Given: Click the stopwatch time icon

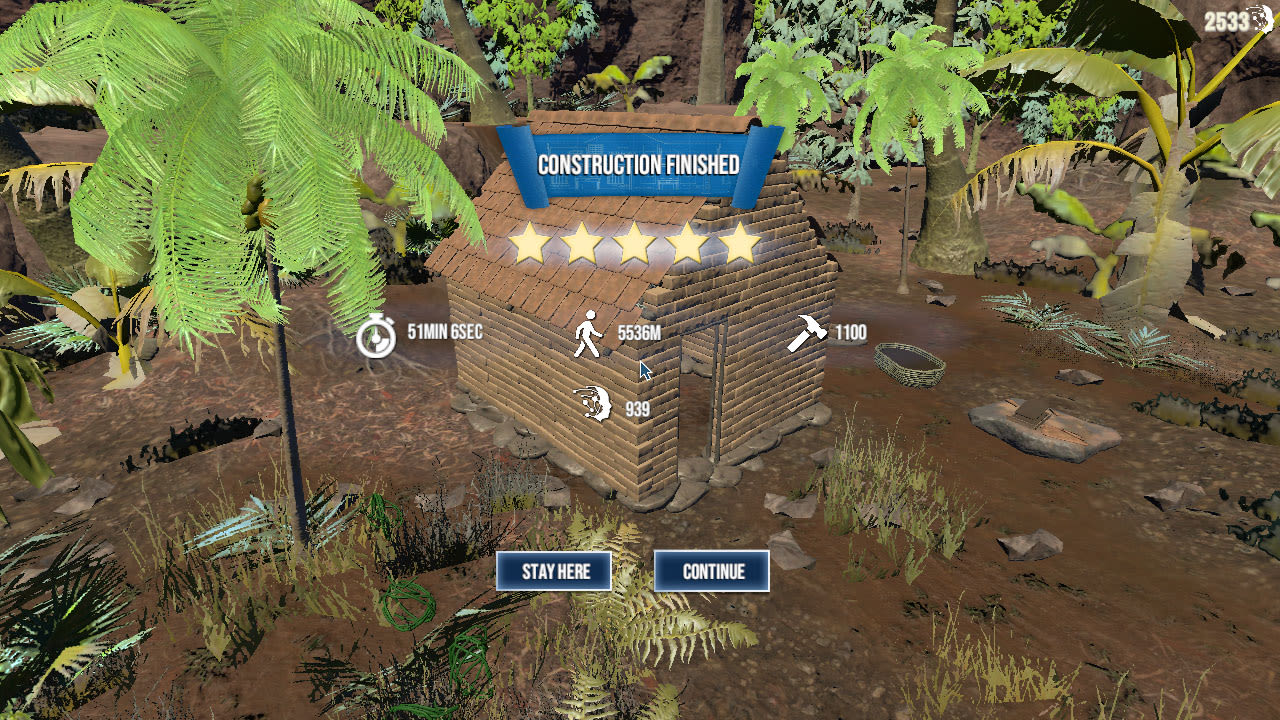Looking at the screenshot, I should coord(378,337).
